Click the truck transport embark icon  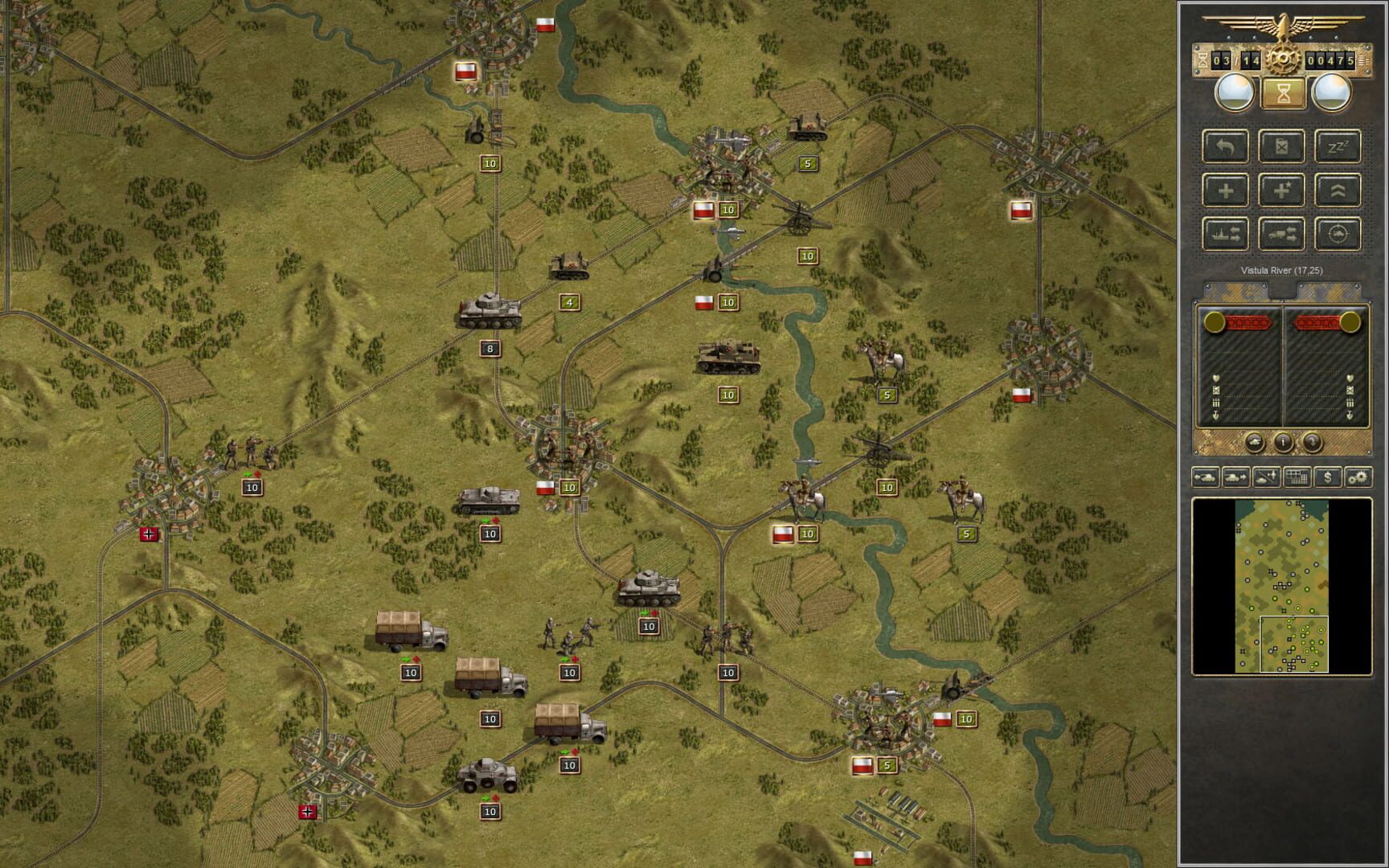[x=1282, y=234]
